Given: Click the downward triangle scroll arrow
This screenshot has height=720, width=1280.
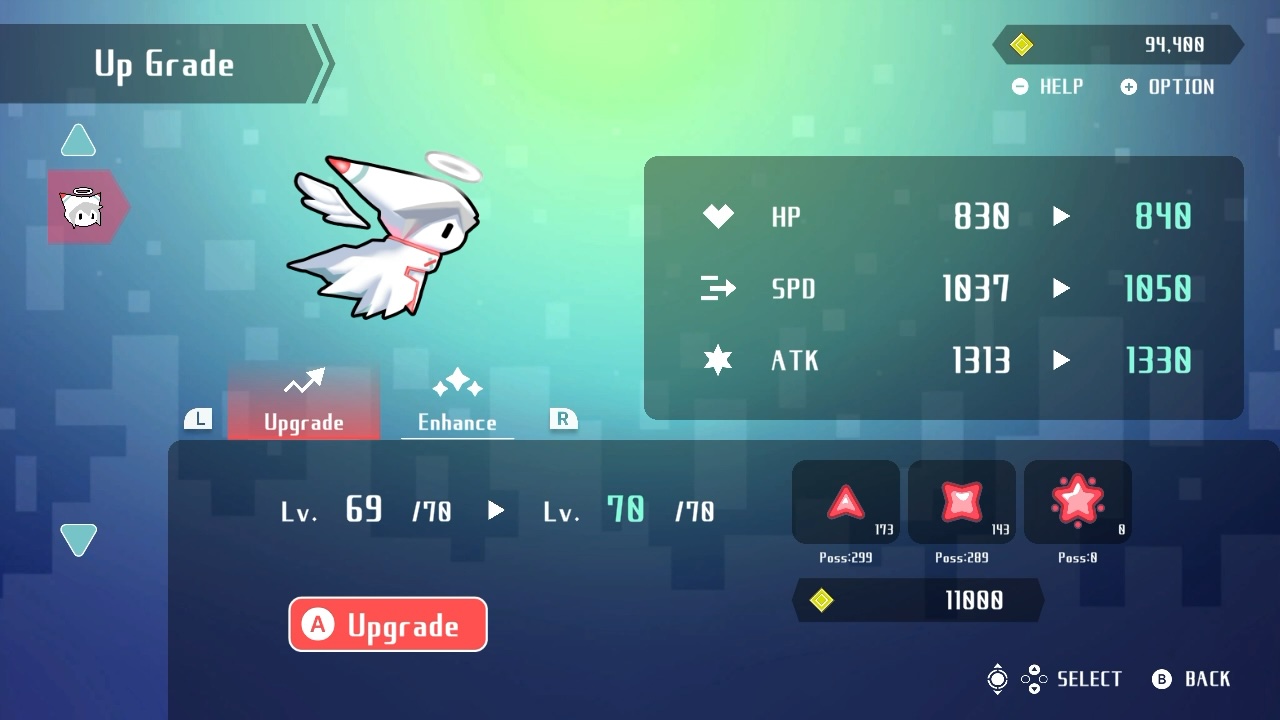Looking at the screenshot, I should 78,539.
